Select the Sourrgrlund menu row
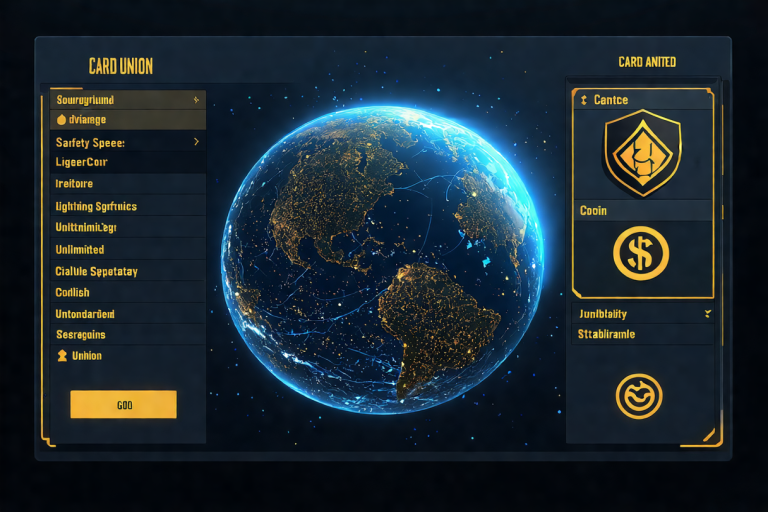768x512 pixels. (127, 100)
